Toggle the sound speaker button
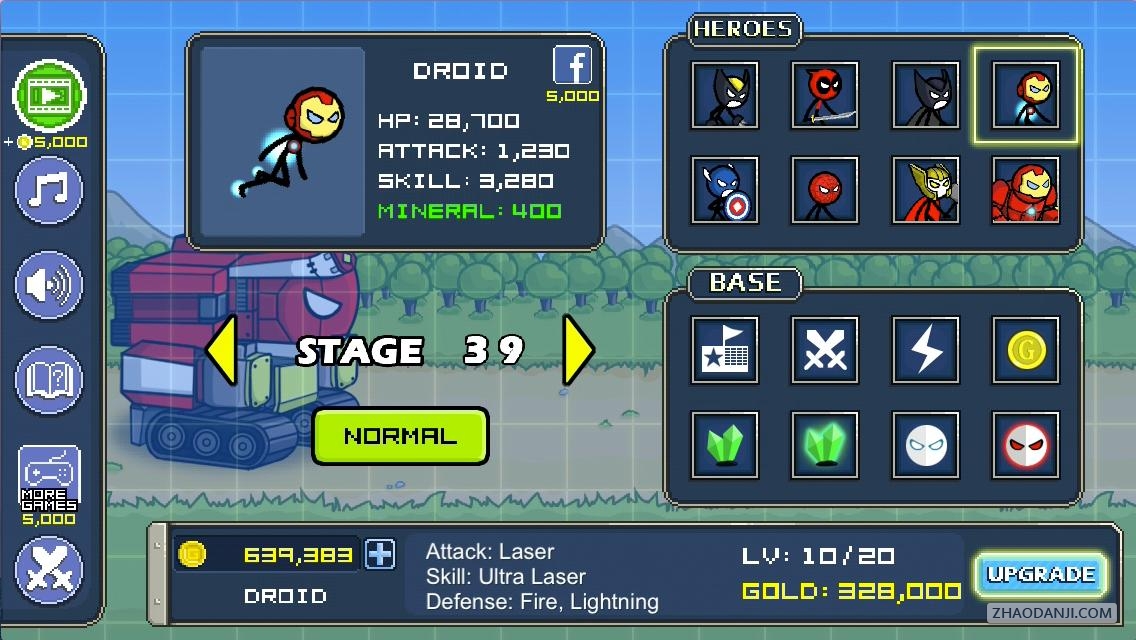Viewport: 1136px width, 640px height. (49, 285)
